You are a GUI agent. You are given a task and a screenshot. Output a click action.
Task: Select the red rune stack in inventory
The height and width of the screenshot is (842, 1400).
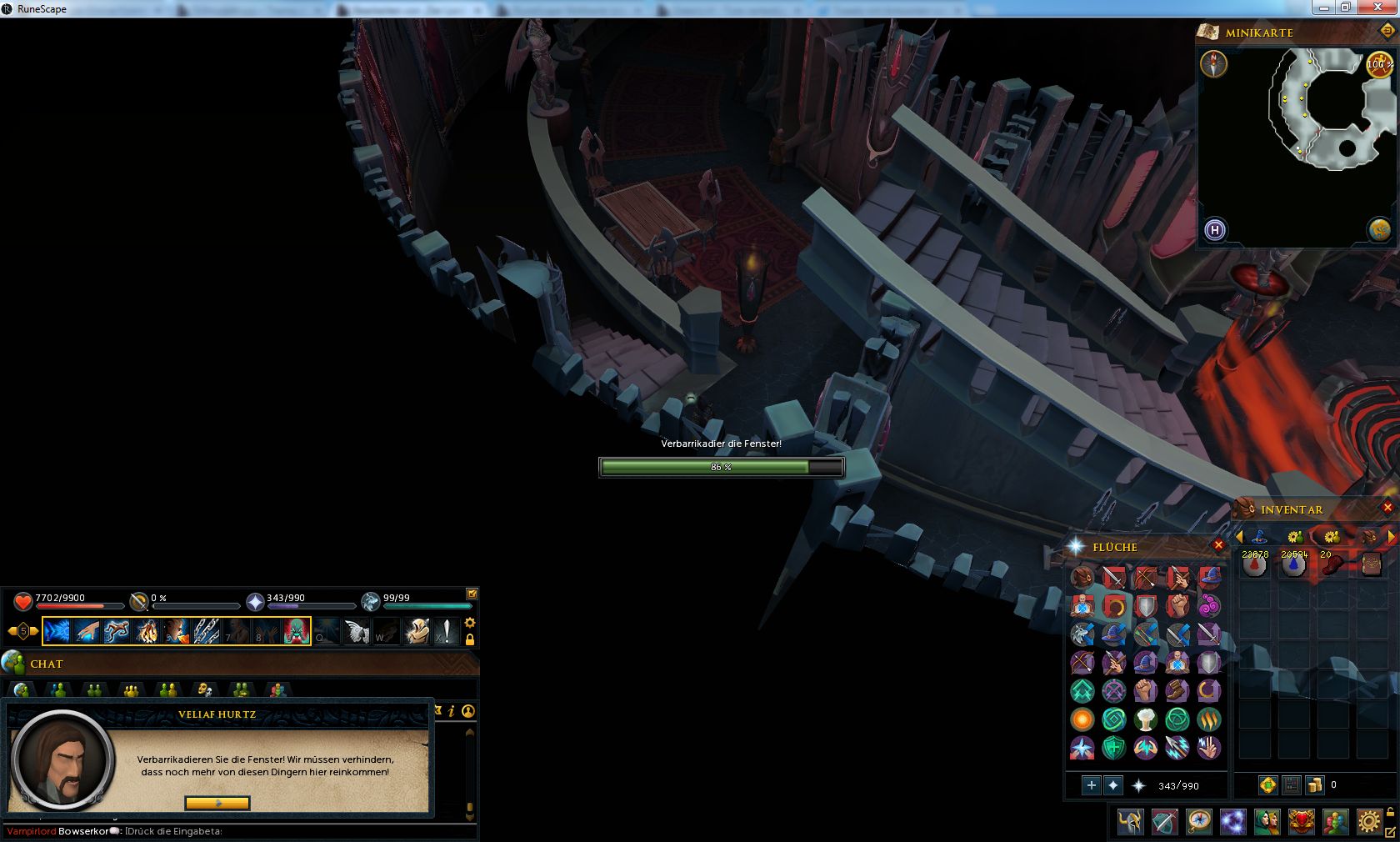coord(1254,565)
